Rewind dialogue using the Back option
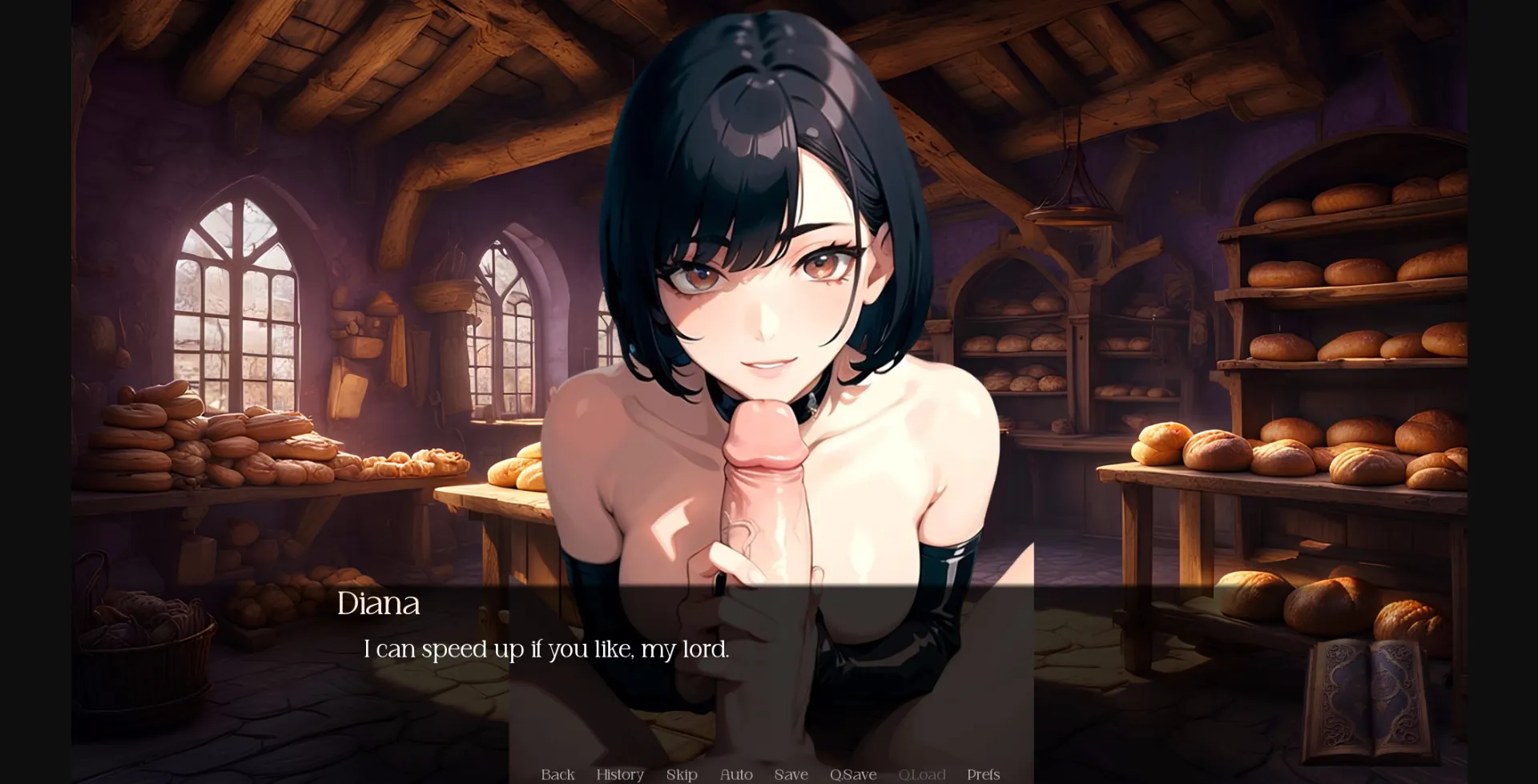This screenshot has height=784, width=1538. pos(558,774)
